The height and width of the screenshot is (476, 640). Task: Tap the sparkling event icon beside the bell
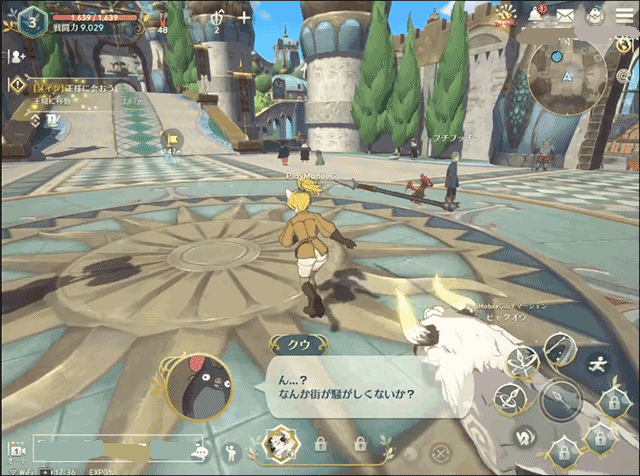pyautogui.click(x=510, y=15)
